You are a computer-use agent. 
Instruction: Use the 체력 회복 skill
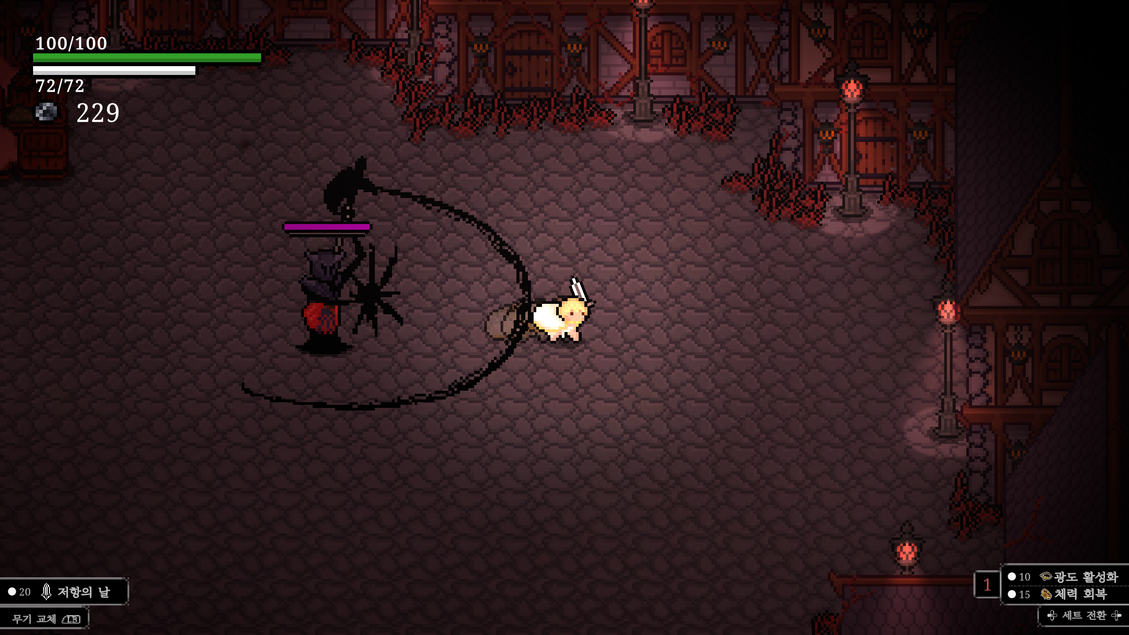[1076, 594]
